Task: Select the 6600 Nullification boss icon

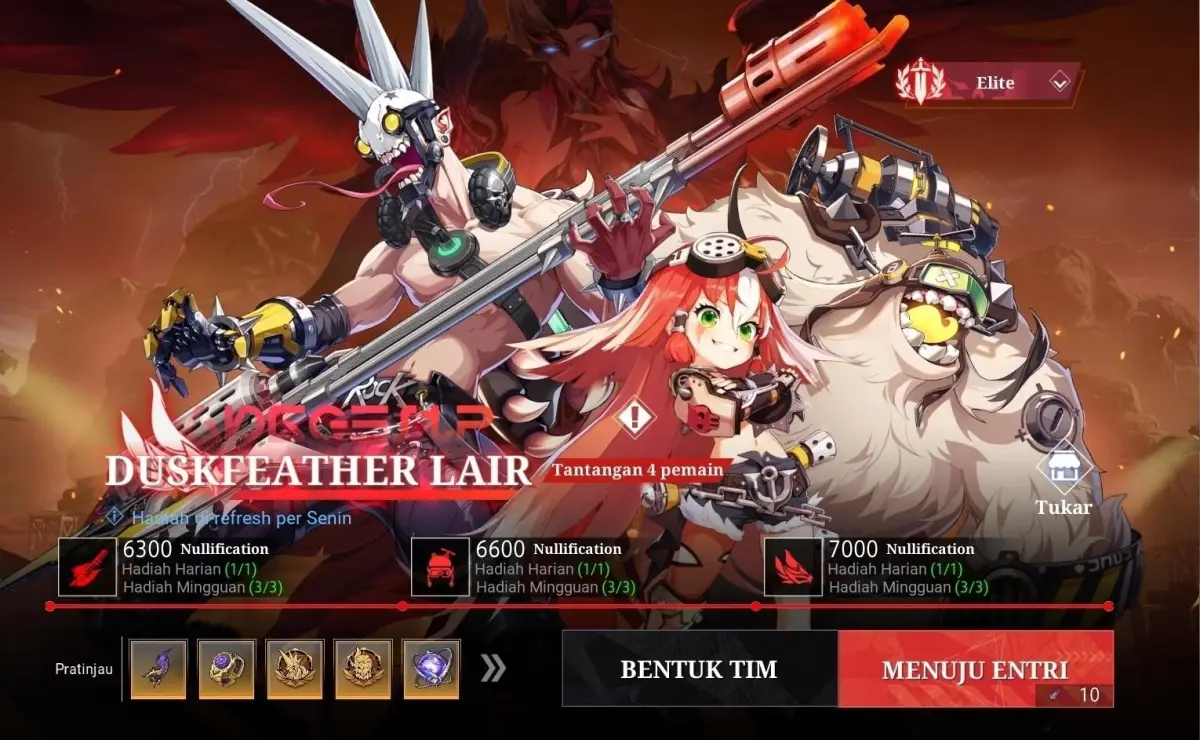Action: click(440, 567)
